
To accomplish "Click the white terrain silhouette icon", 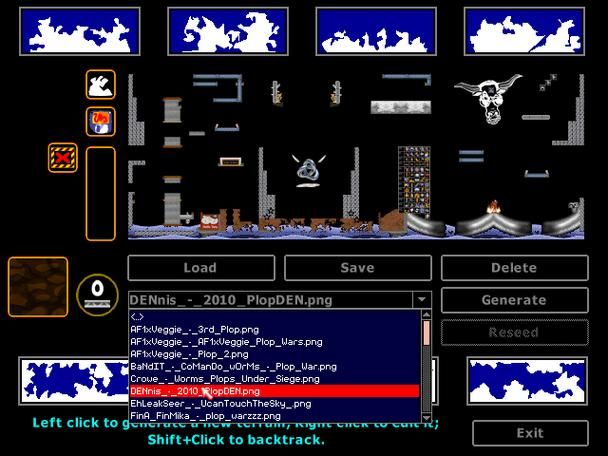I will [x=100, y=85].
